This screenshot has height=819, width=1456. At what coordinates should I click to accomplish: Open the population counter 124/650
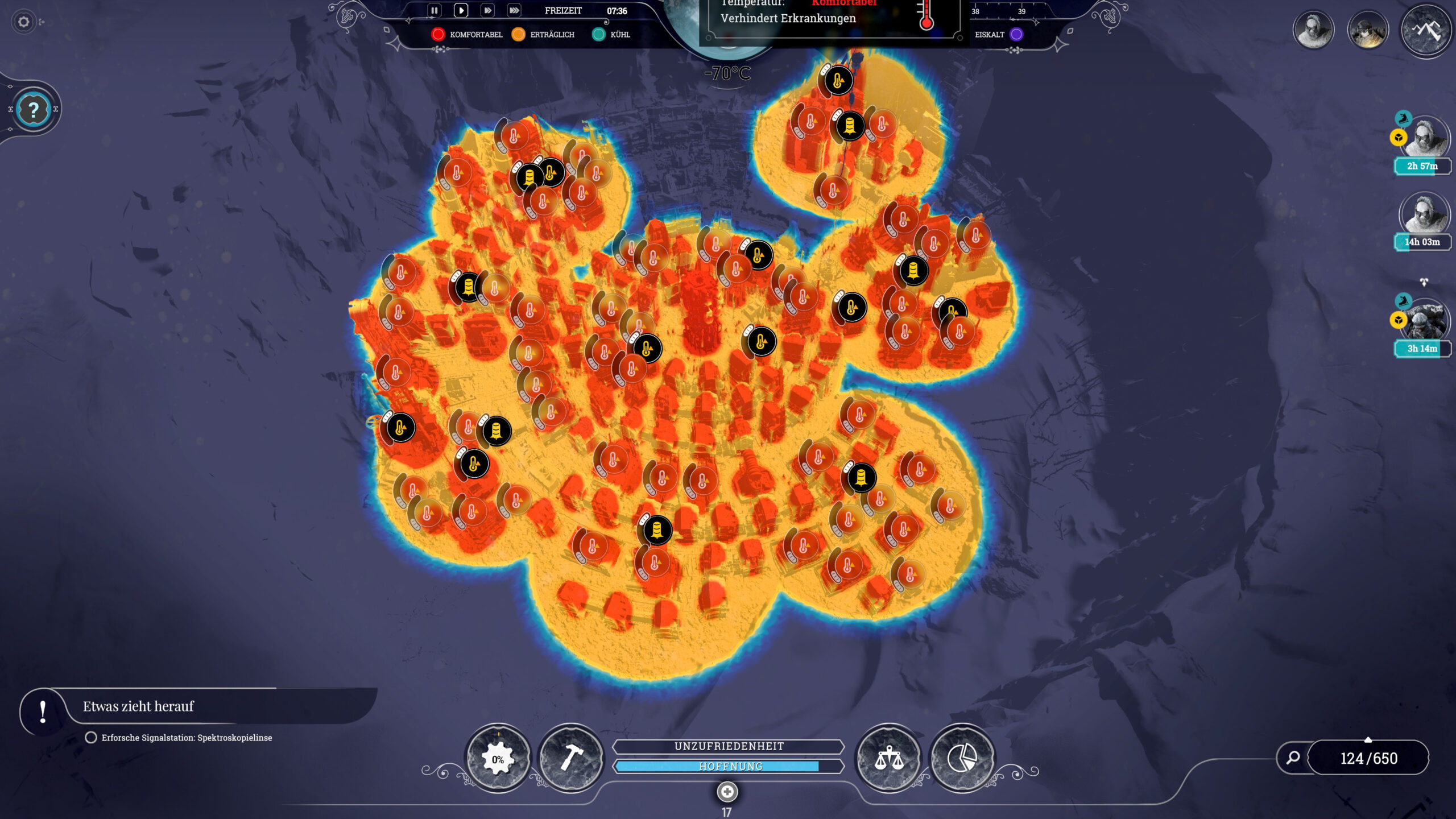point(1368,758)
